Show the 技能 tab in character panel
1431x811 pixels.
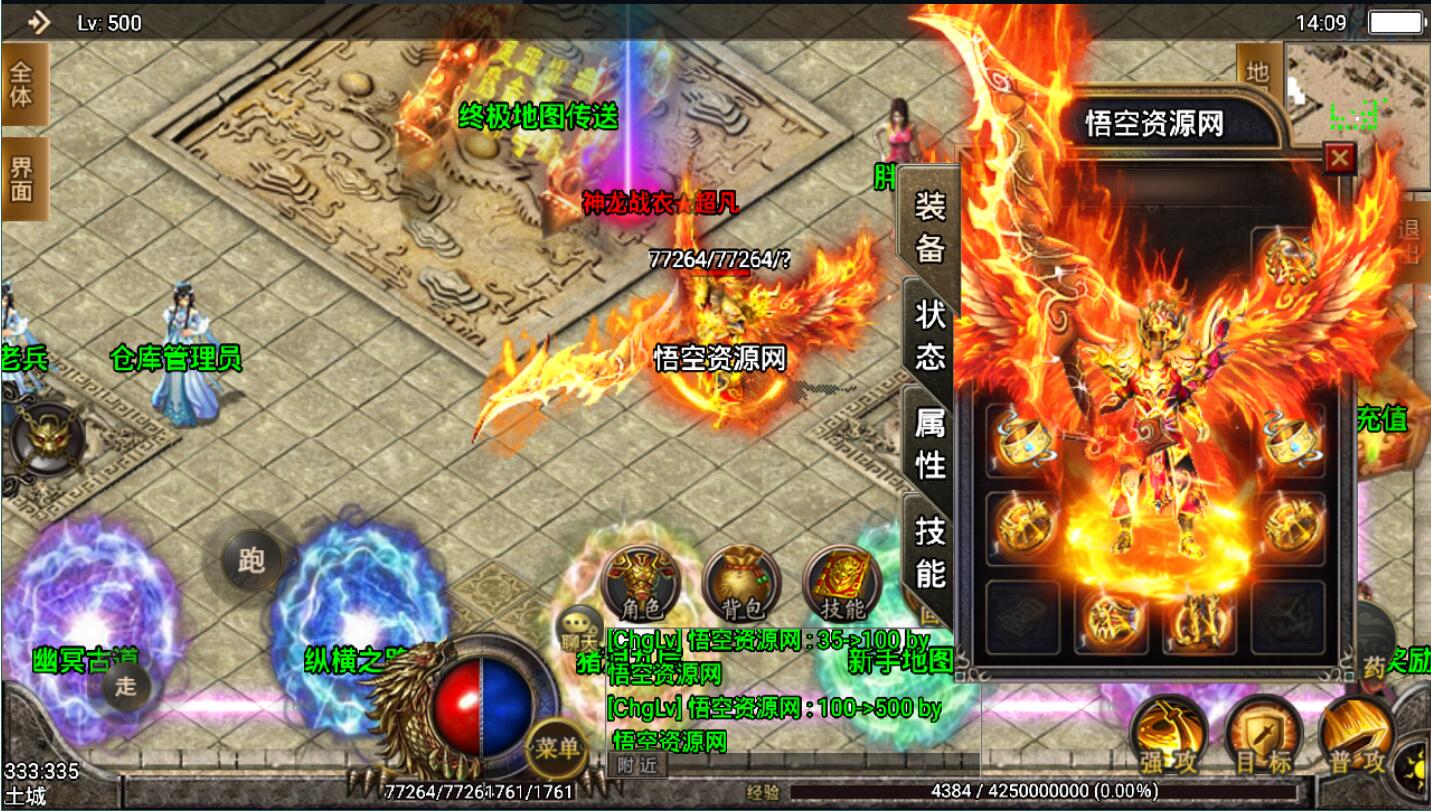(x=930, y=553)
